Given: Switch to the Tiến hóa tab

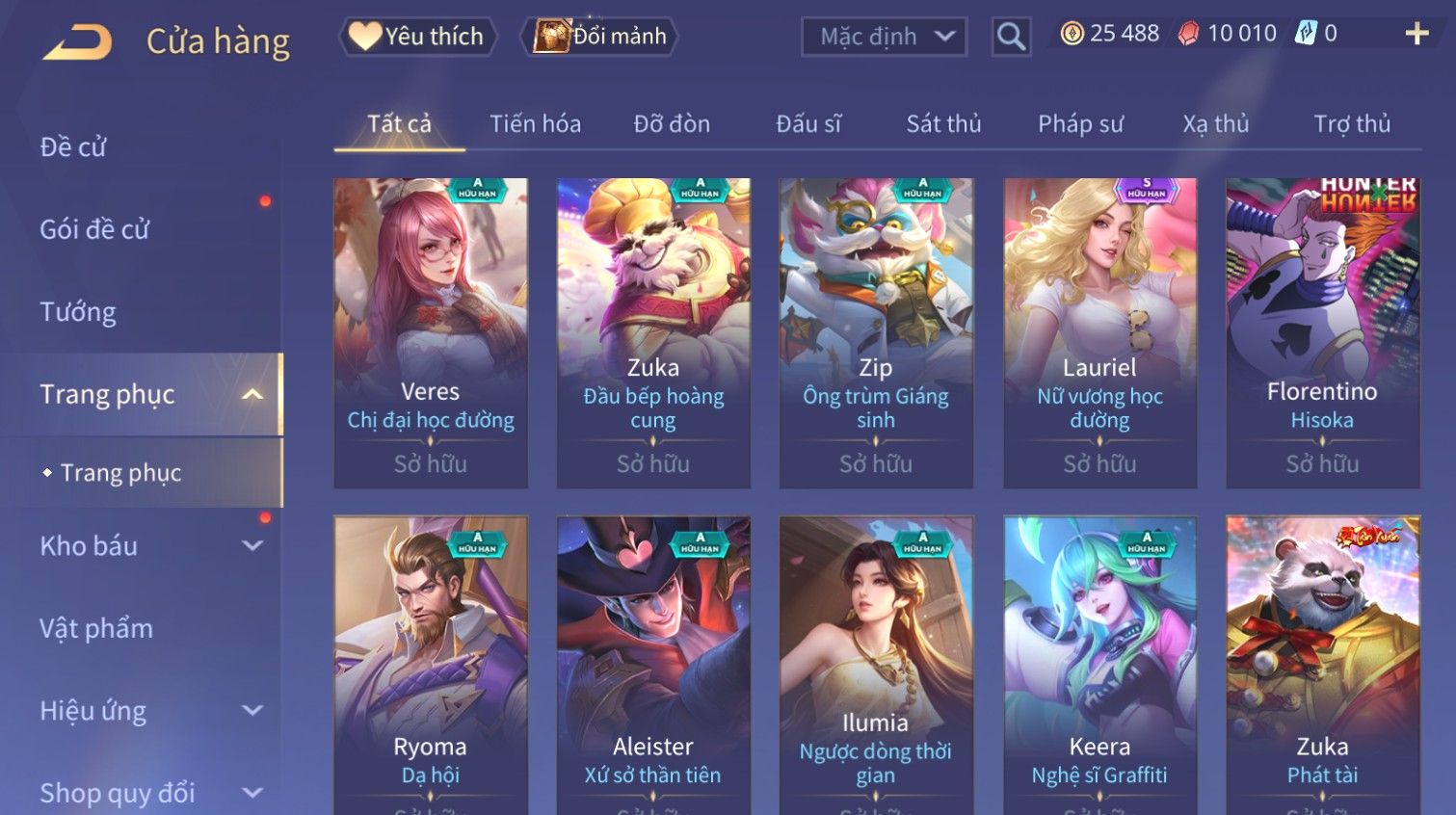Looking at the screenshot, I should [x=535, y=124].
